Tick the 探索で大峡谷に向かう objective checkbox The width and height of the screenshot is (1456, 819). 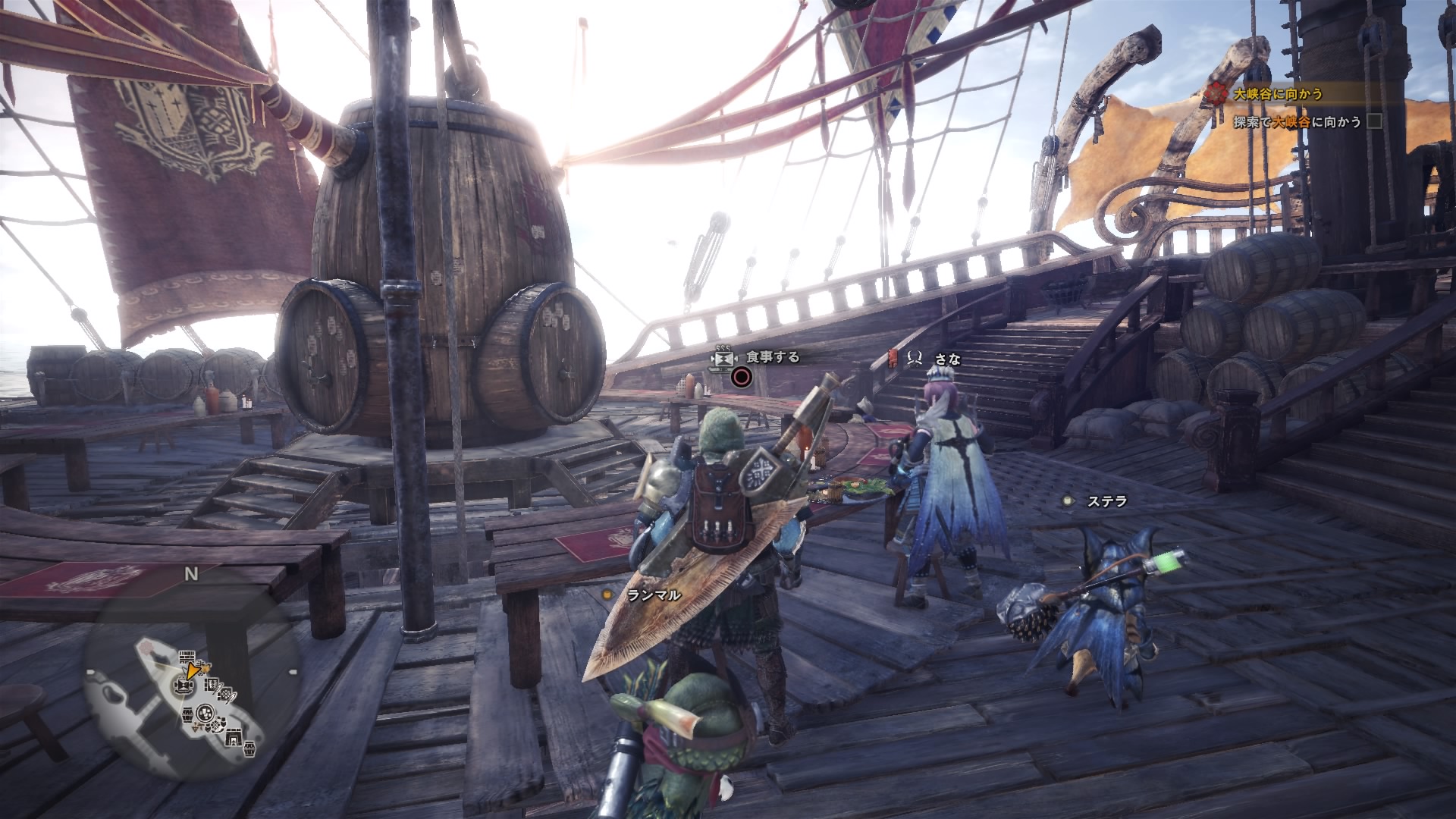(1374, 121)
